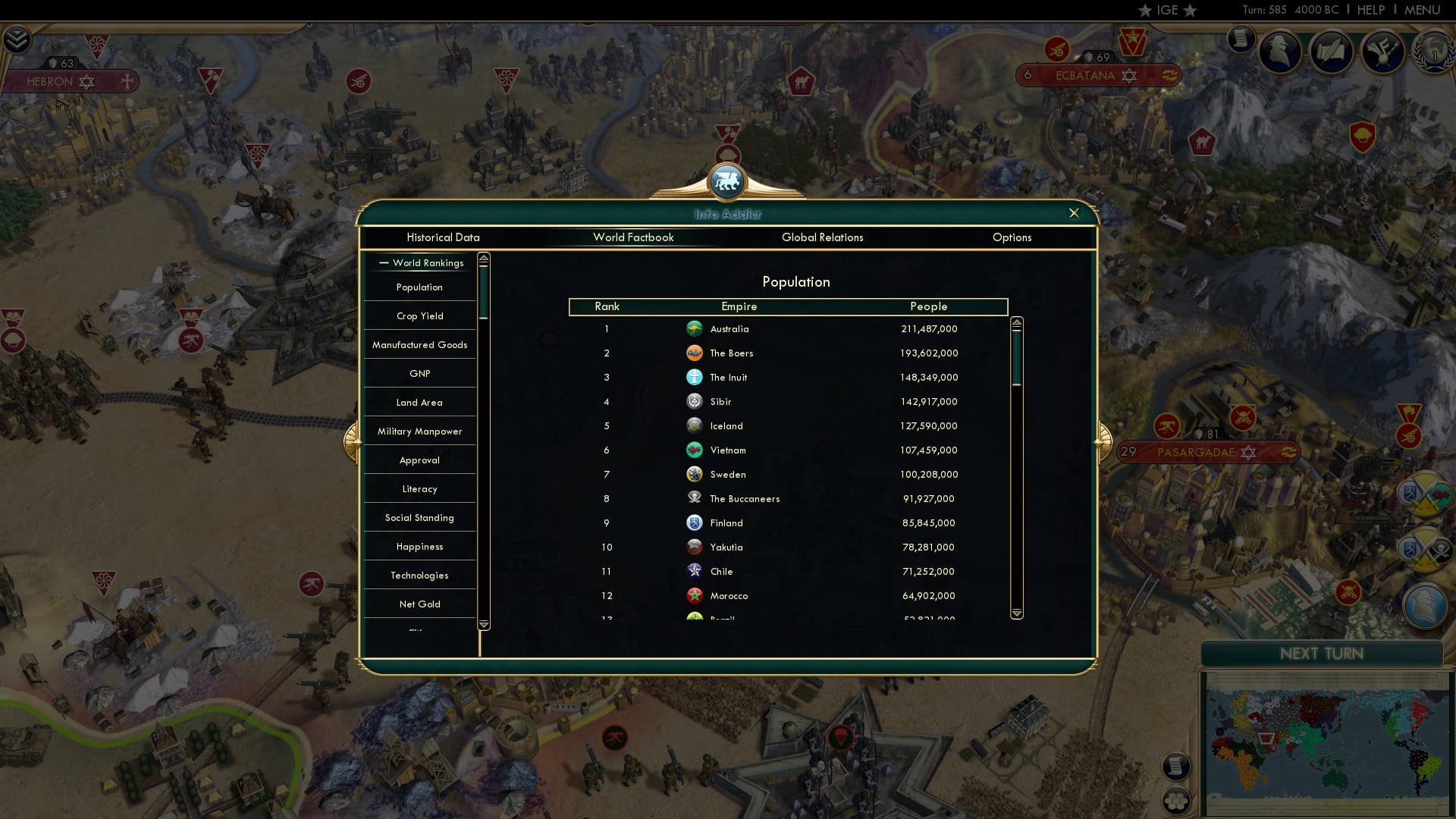
Task: Switch to the Historical Data tab
Action: coord(443,237)
